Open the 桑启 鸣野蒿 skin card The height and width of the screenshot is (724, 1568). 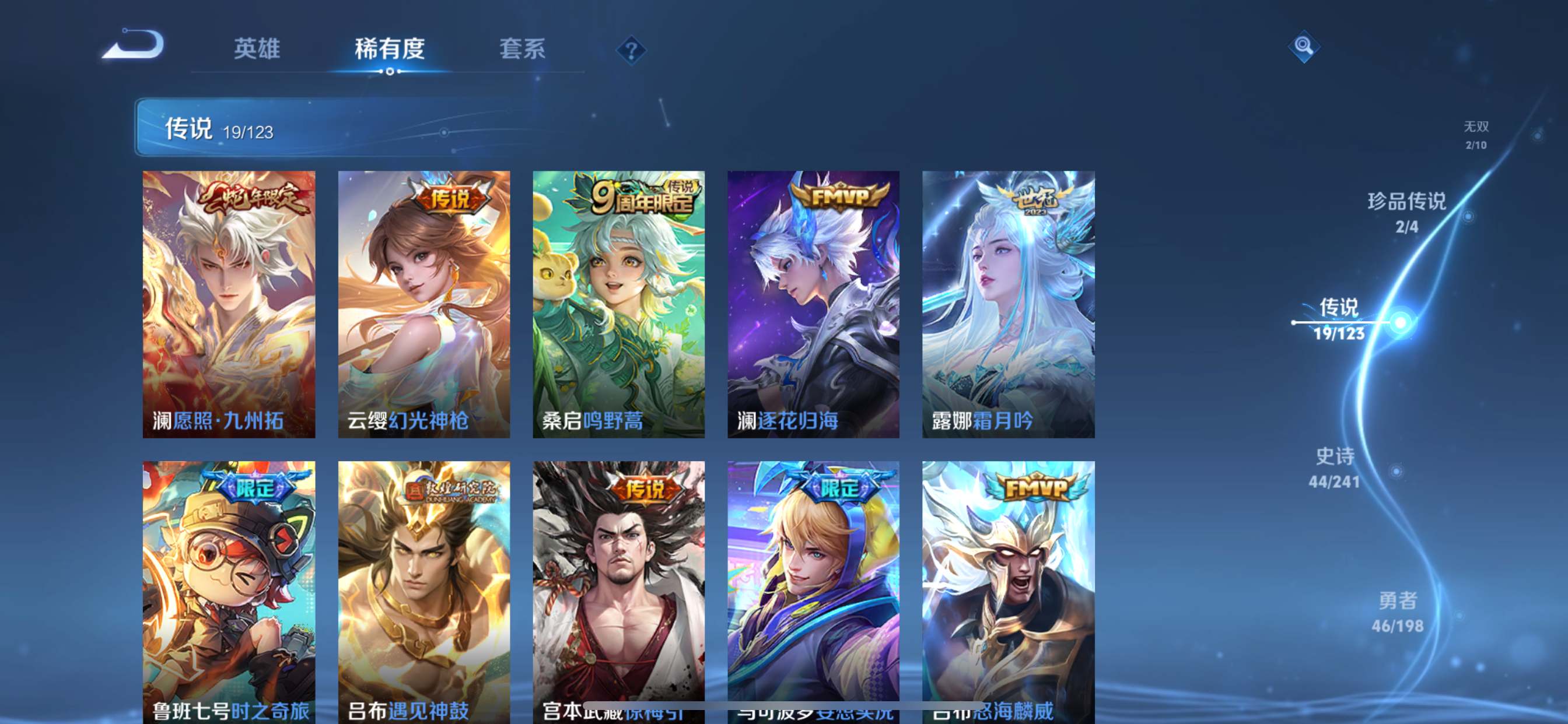(x=618, y=304)
